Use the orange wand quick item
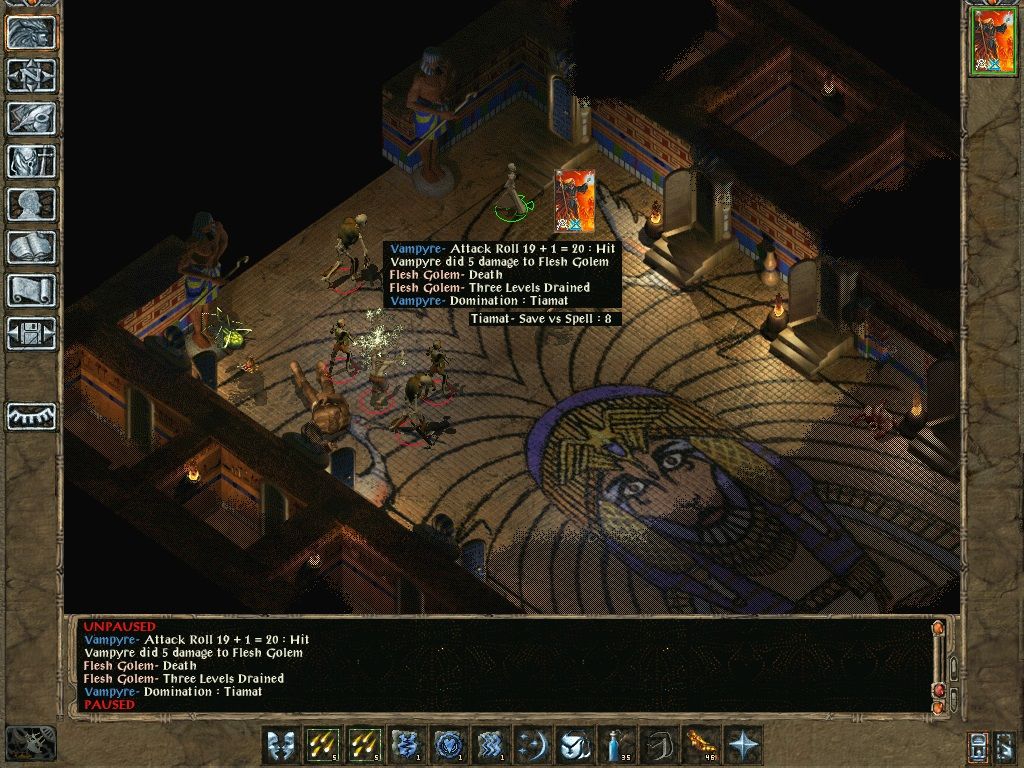1024x768 pixels. [701, 745]
